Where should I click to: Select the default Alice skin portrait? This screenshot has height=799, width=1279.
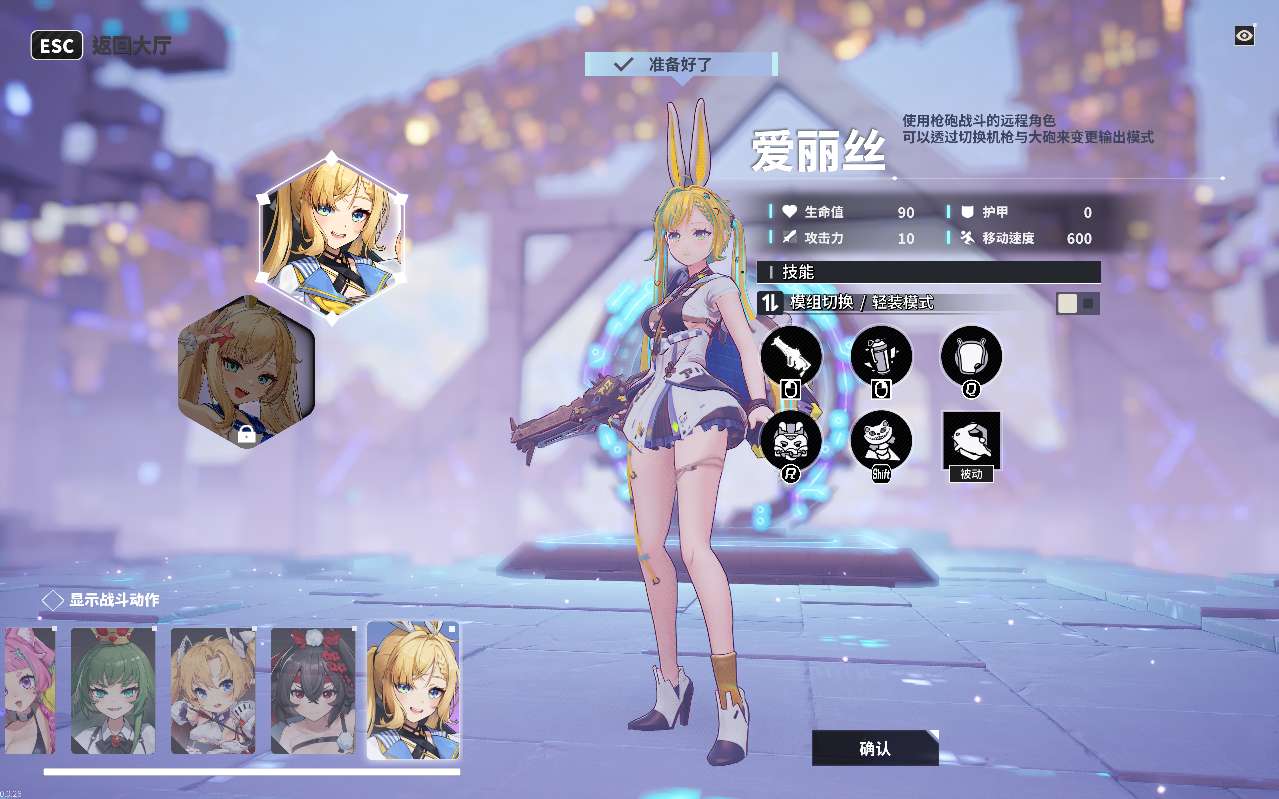click(332, 236)
